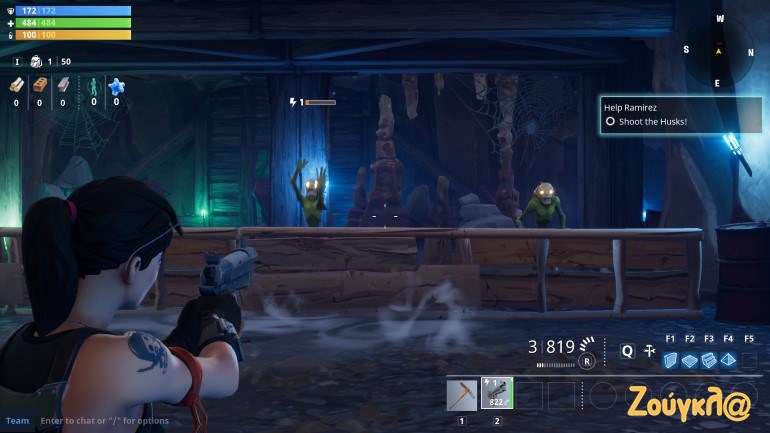Click the wood resource icon
The height and width of the screenshot is (433, 770).
[16, 86]
